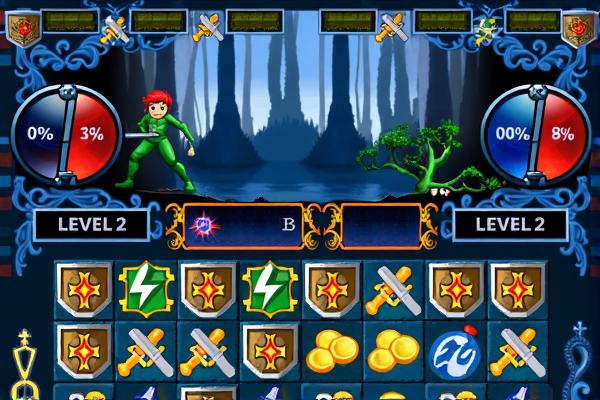The width and height of the screenshot is (600, 400).
Task: Choose the gold coins tile beside the blue potion
Action: (393, 351)
